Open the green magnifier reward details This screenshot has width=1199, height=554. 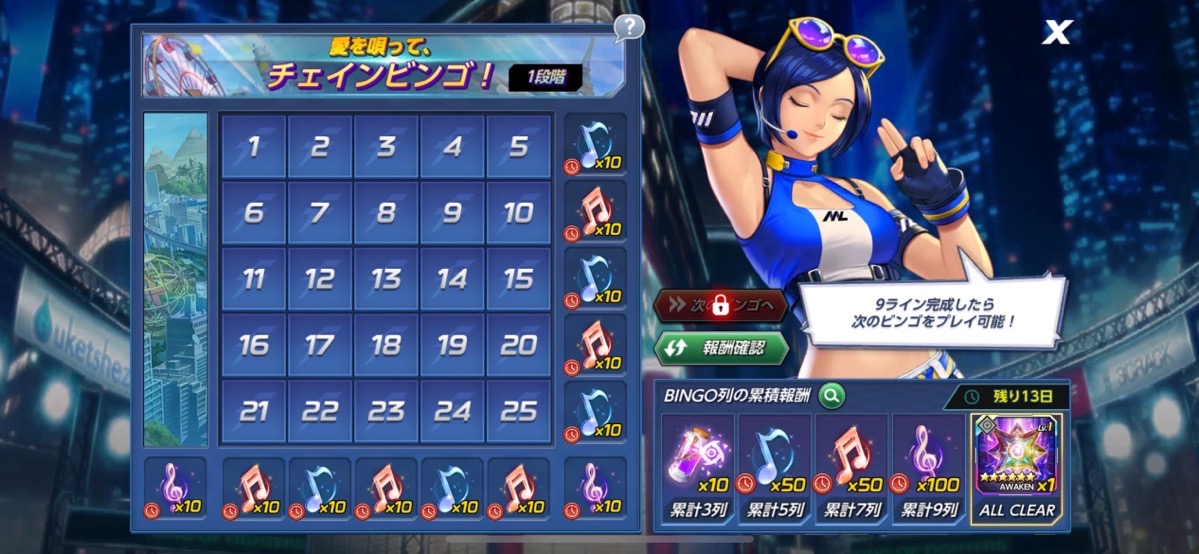click(830, 396)
